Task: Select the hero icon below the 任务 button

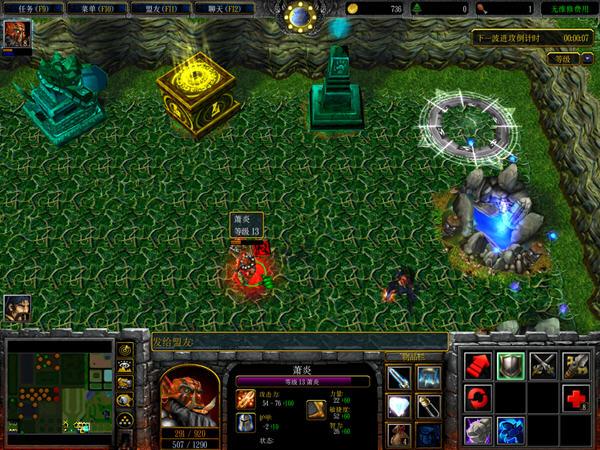Action: (x=16, y=35)
